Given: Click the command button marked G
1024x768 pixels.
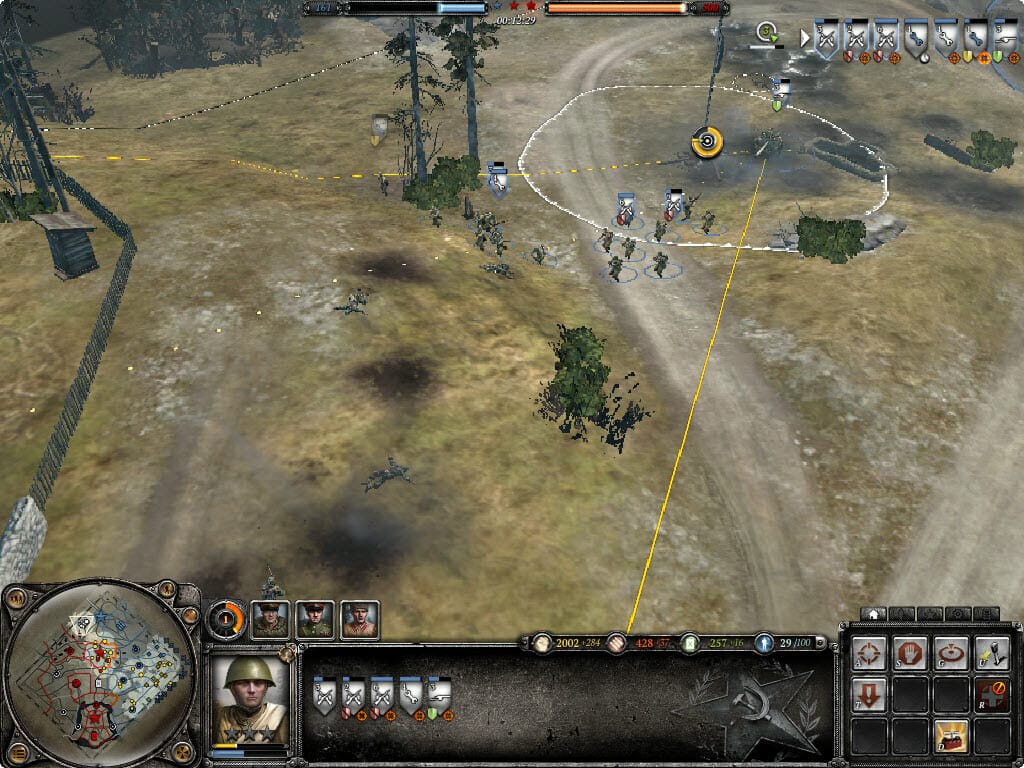Looking at the screenshot, I should pos(951,653).
